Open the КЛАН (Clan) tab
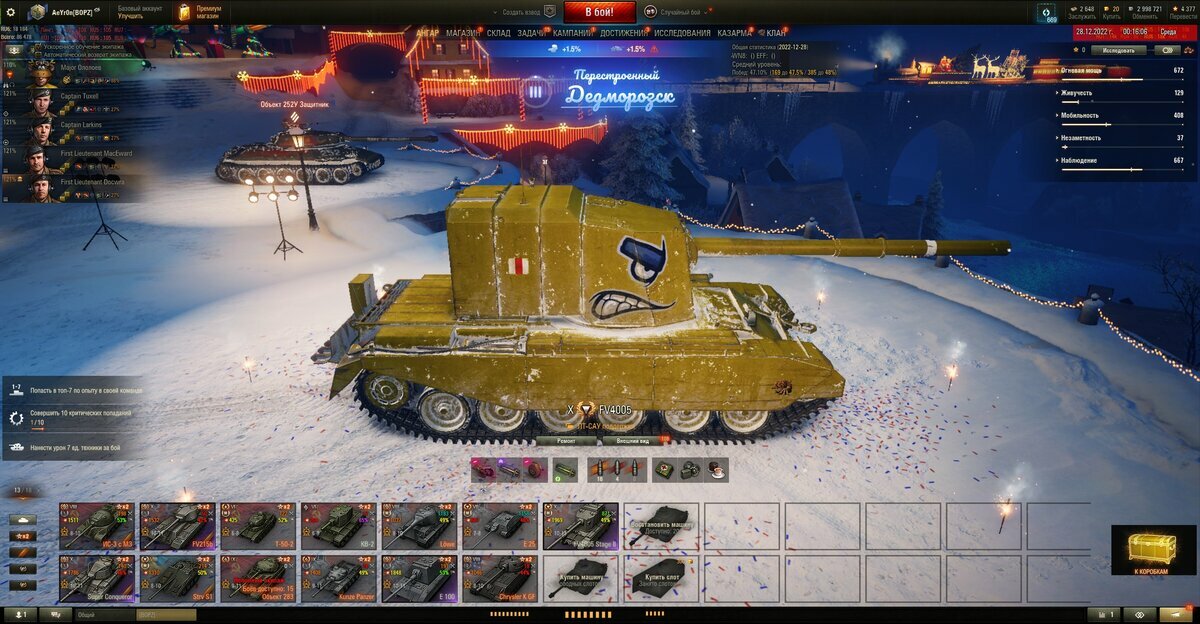The width and height of the screenshot is (1200, 624). 776,33
